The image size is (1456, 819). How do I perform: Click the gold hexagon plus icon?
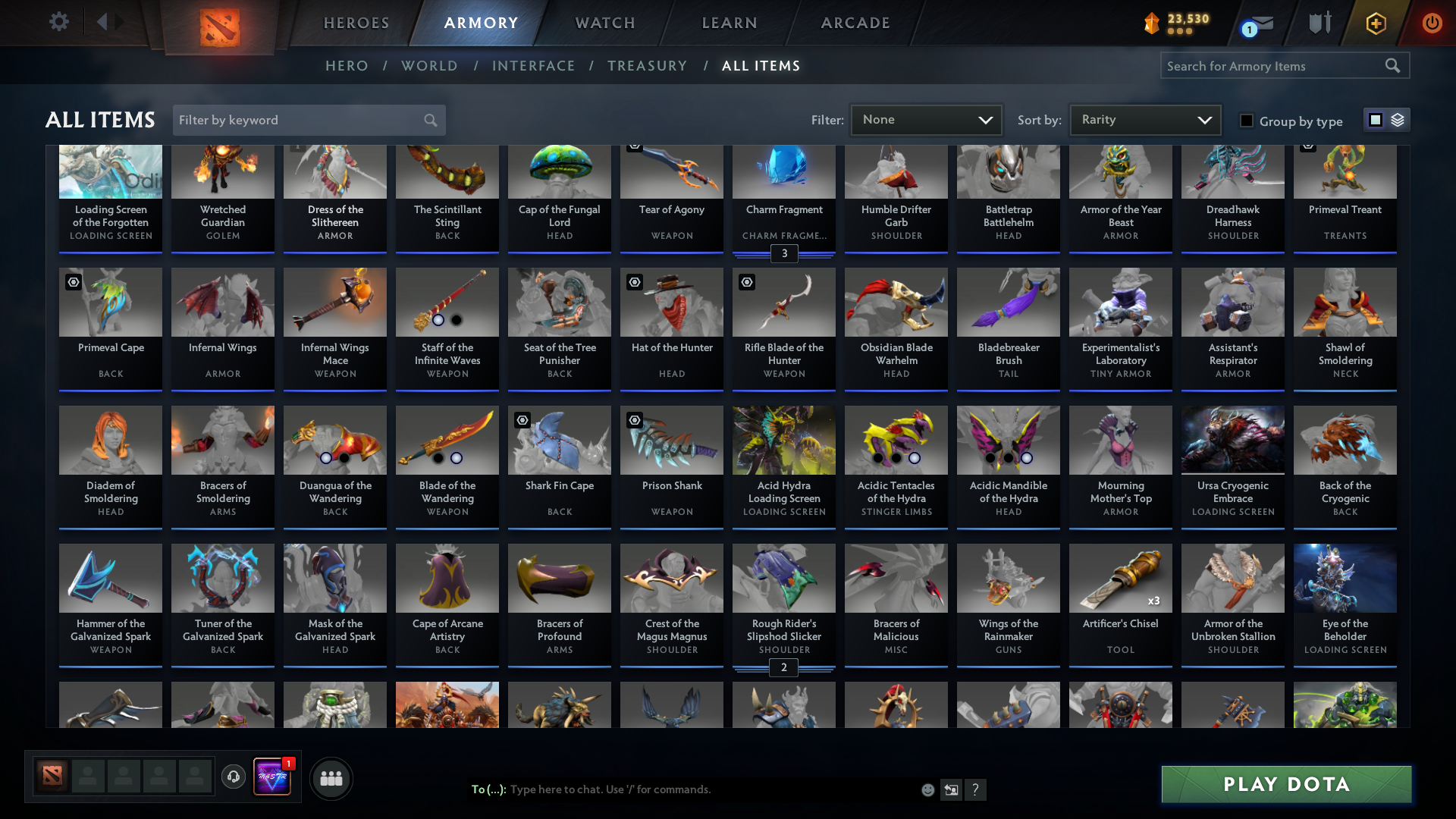1376,23
